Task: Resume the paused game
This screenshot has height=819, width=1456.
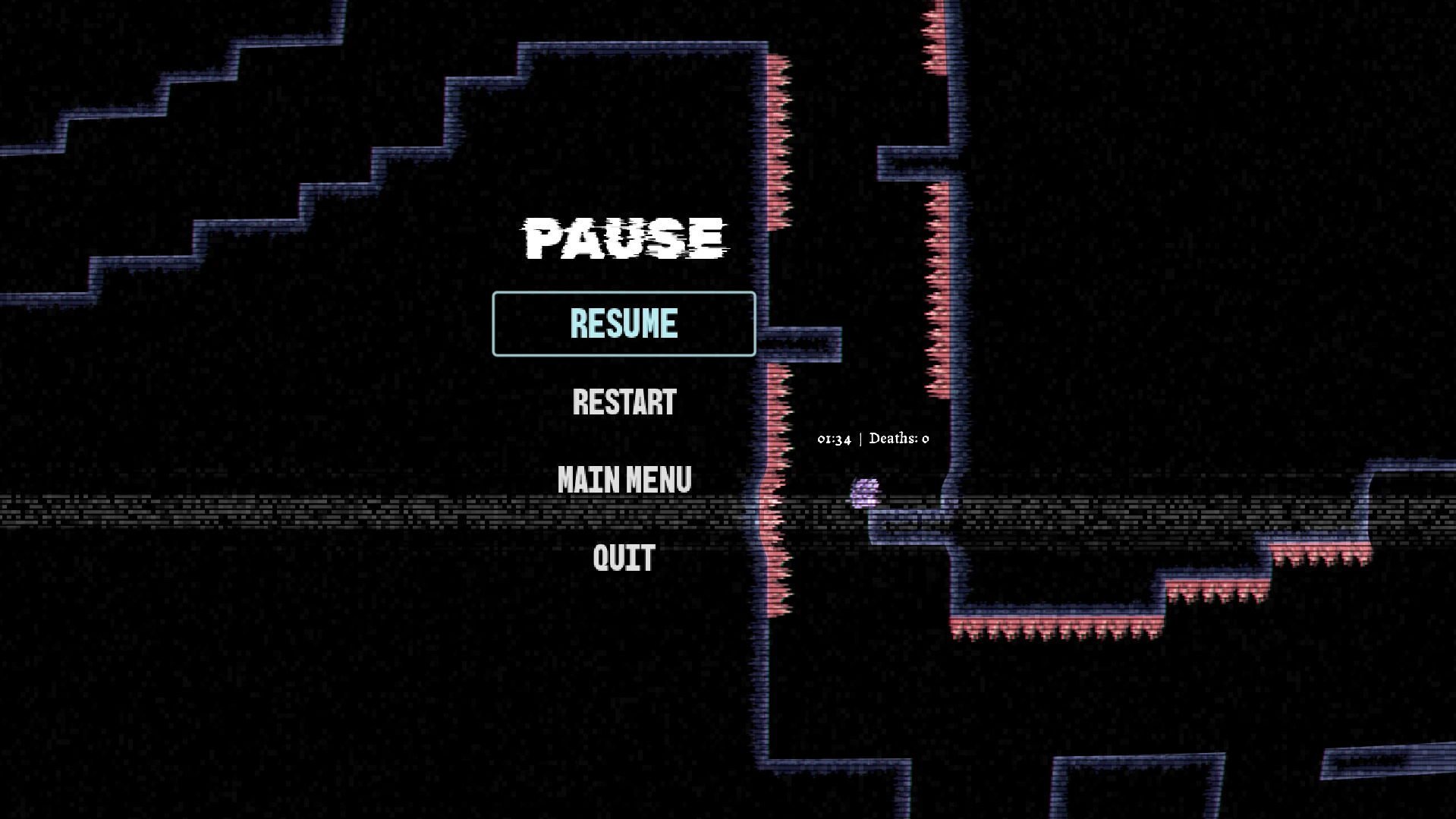Action: coord(624,323)
